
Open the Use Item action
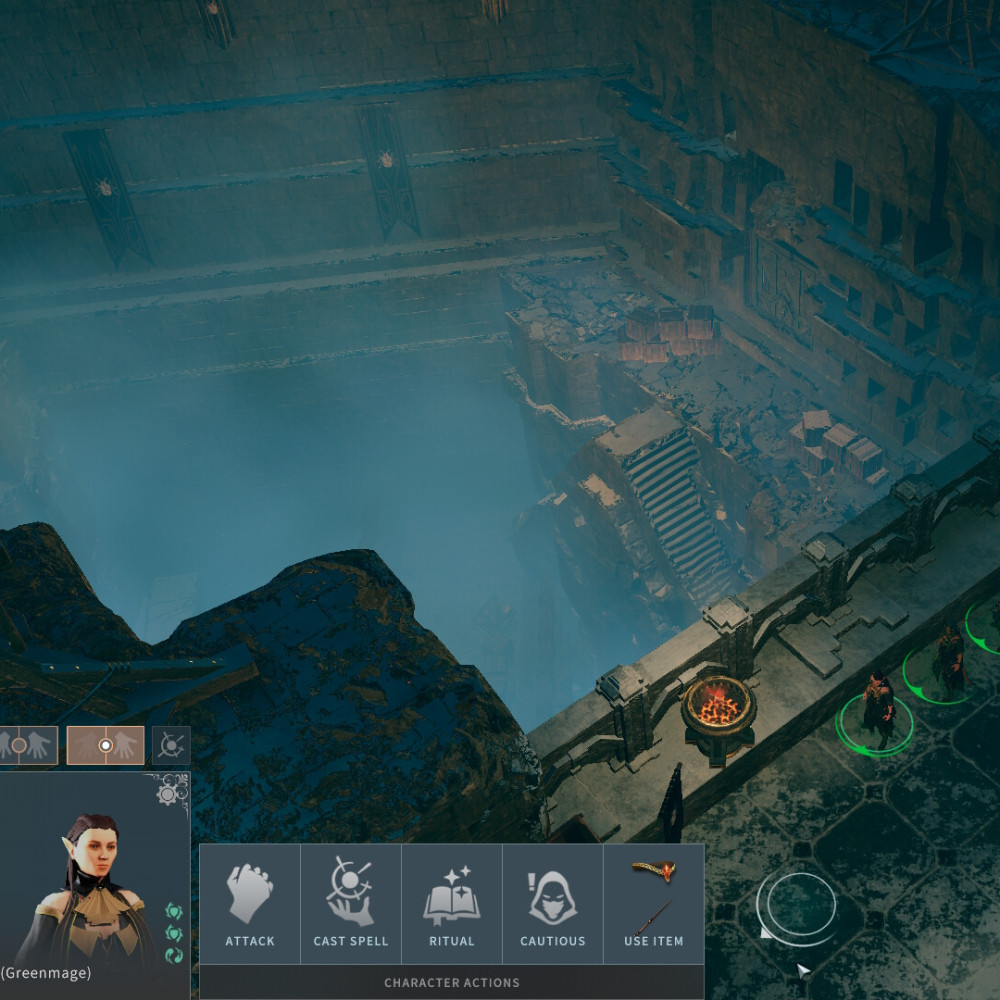653,905
